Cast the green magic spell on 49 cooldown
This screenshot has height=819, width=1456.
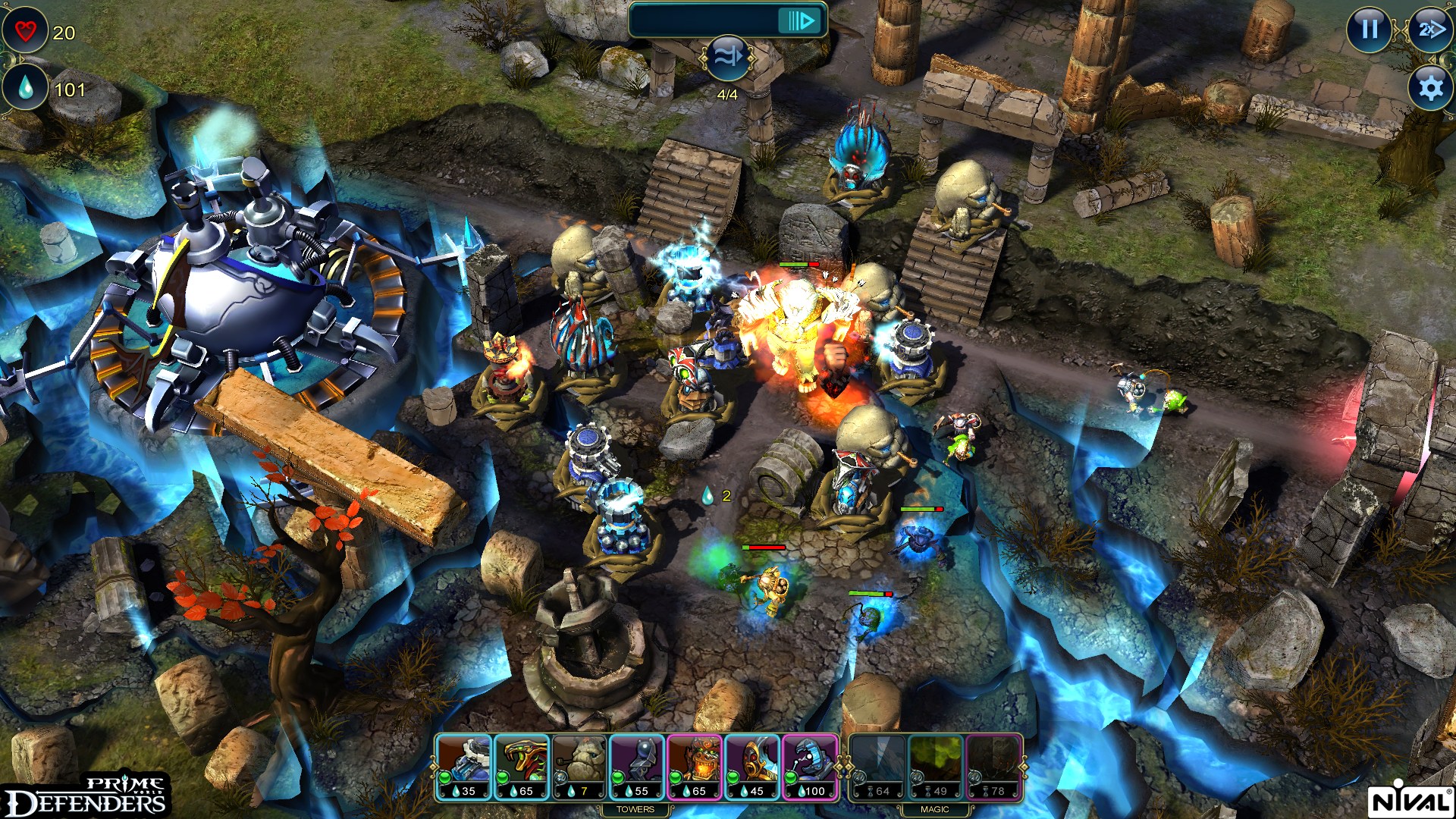(x=937, y=766)
